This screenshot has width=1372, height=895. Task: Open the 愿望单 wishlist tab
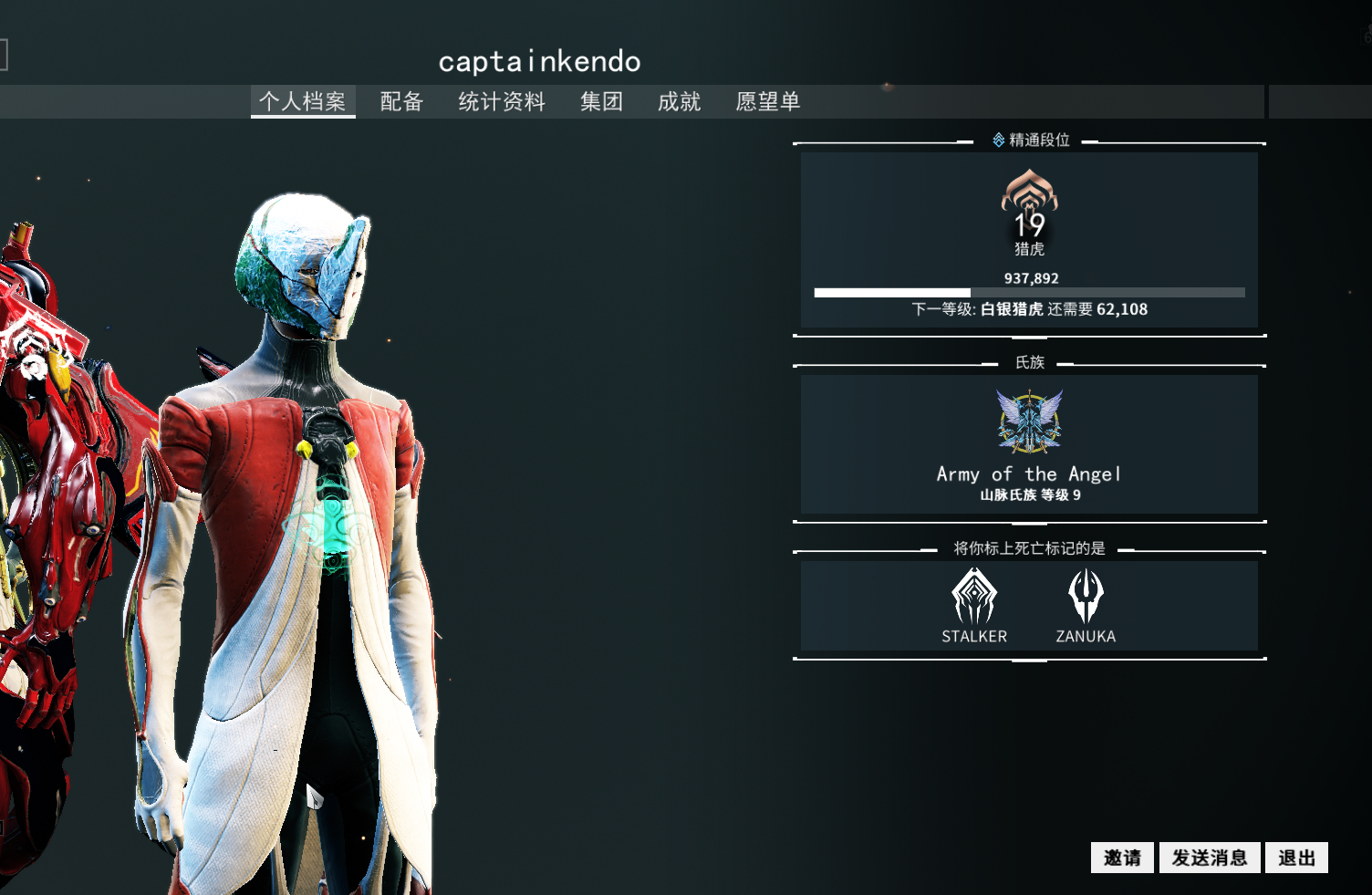pos(768,101)
